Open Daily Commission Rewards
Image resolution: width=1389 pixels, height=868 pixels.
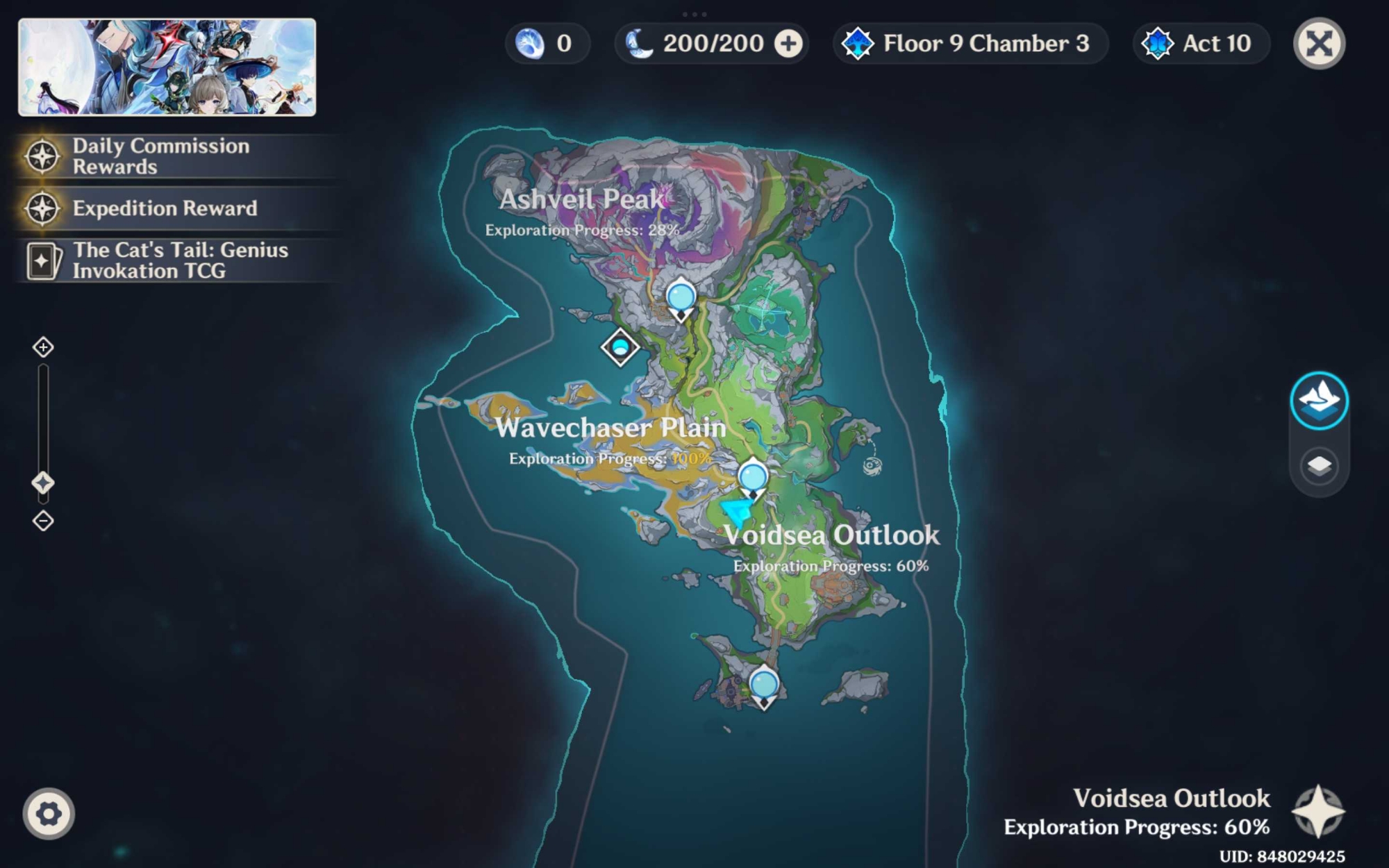click(x=161, y=156)
